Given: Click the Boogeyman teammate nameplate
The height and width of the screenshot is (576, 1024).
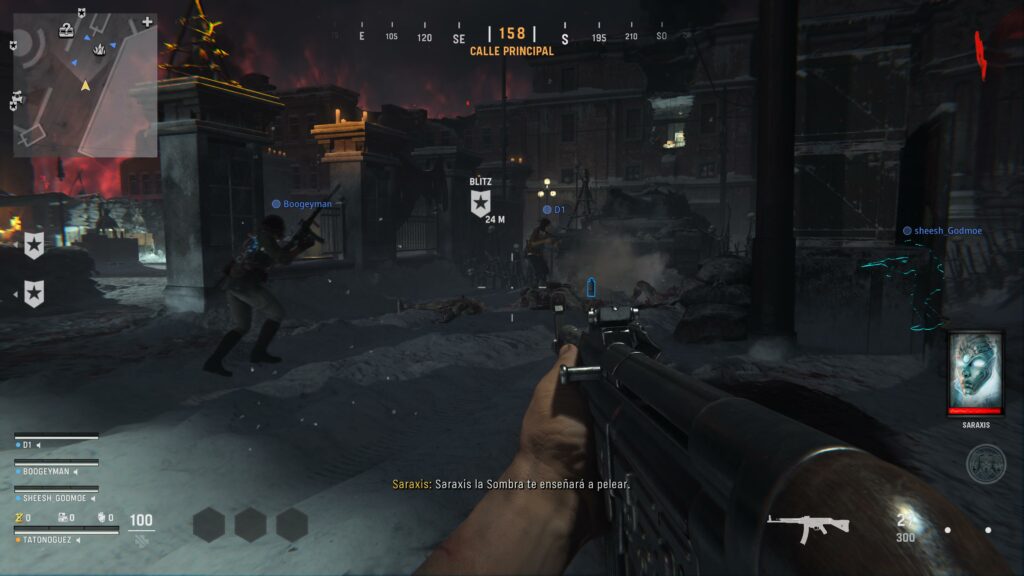Looking at the screenshot, I should point(301,204).
